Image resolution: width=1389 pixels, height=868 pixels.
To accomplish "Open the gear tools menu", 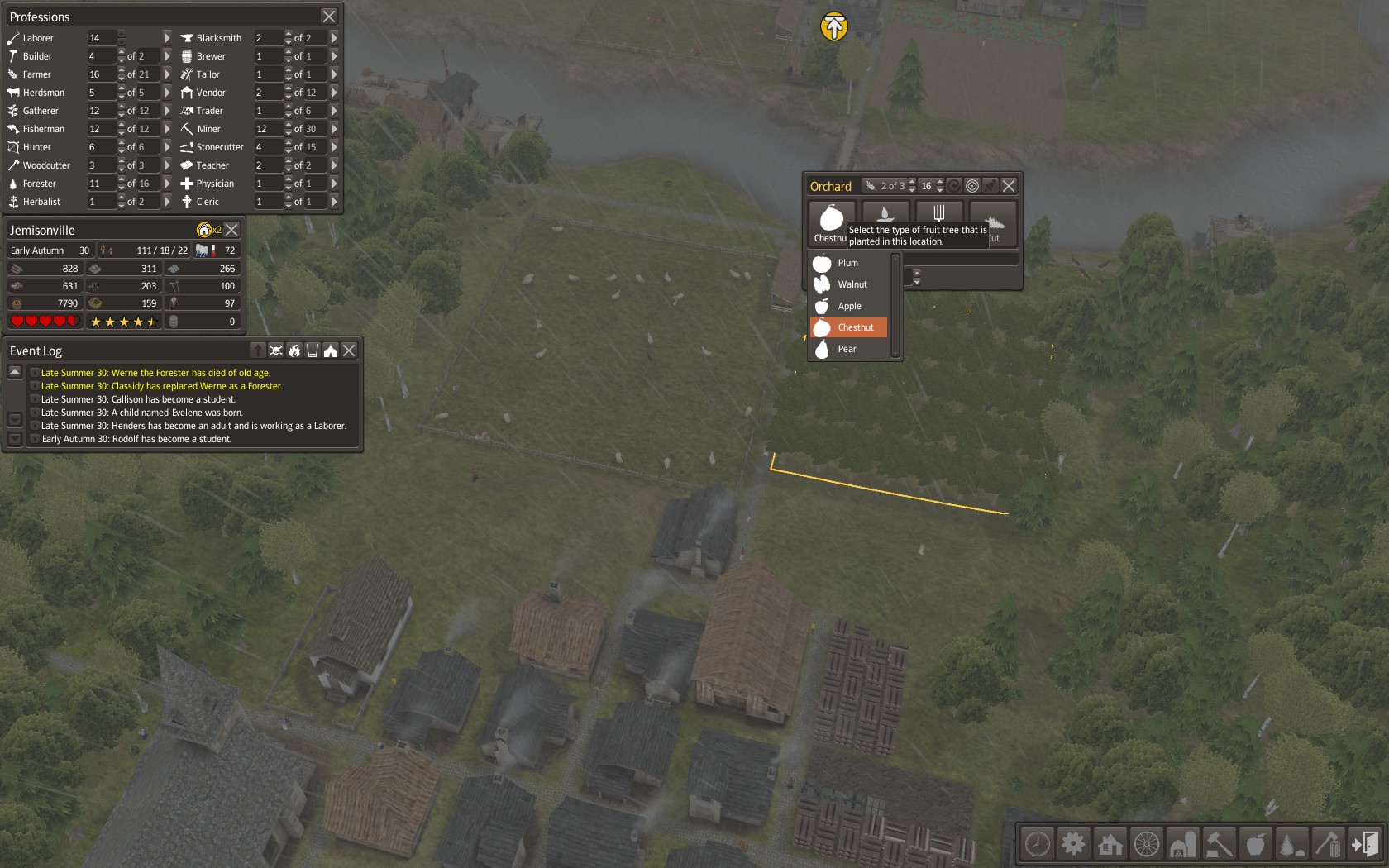I will click(x=1073, y=844).
